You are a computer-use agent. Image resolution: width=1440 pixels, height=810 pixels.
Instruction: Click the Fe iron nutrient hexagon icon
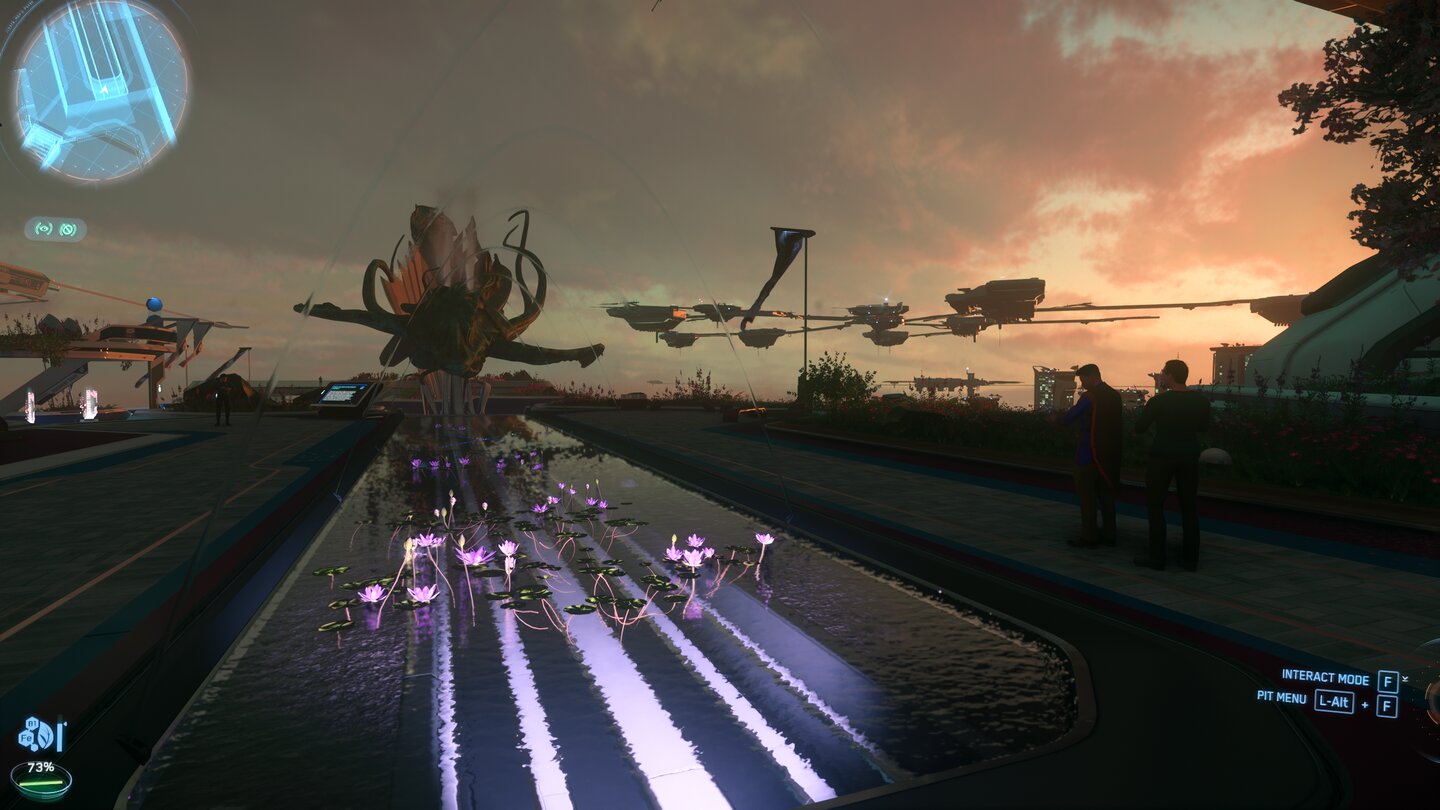(26, 737)
